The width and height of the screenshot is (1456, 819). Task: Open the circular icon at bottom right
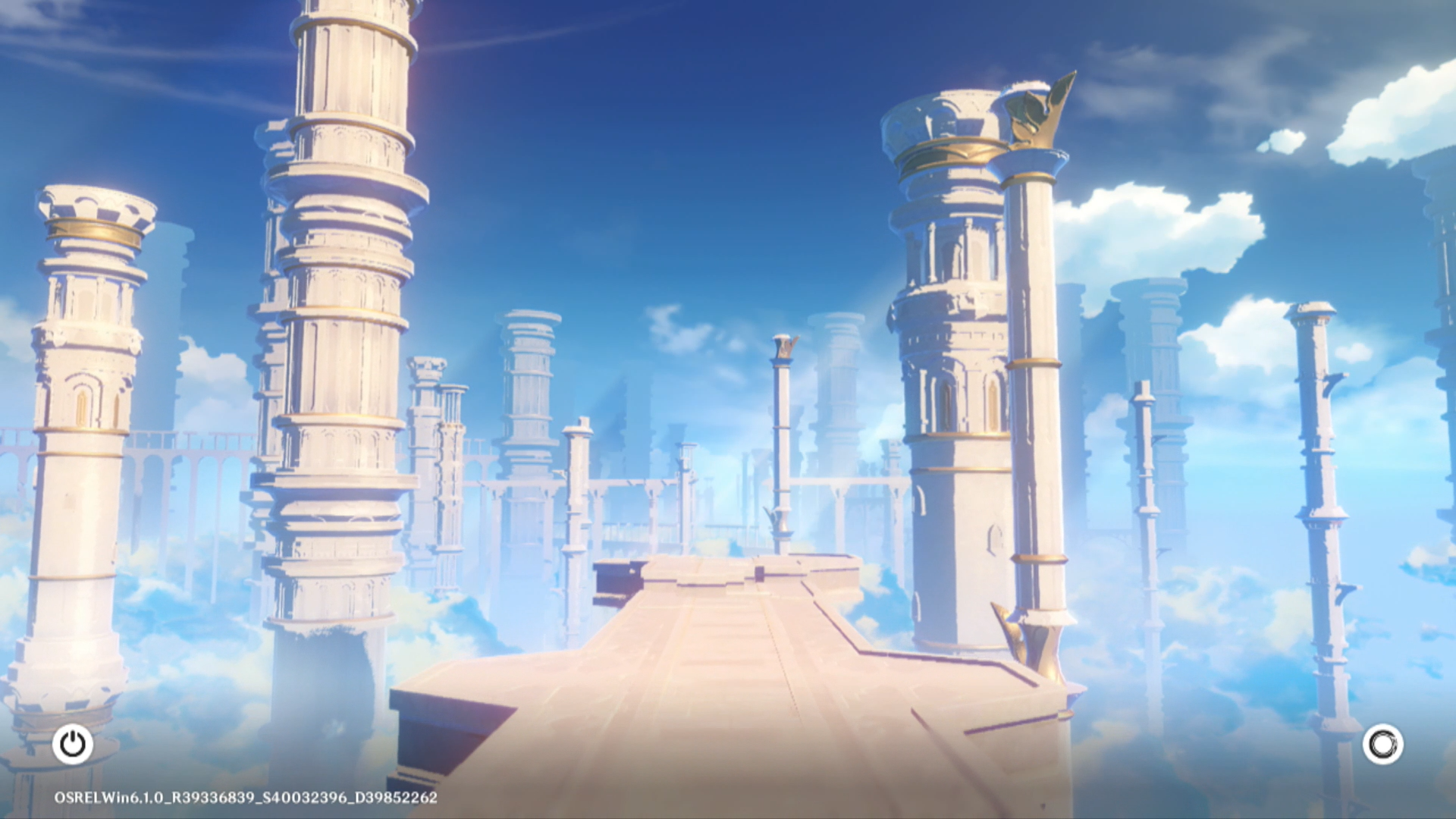(x=1382, y=744)
